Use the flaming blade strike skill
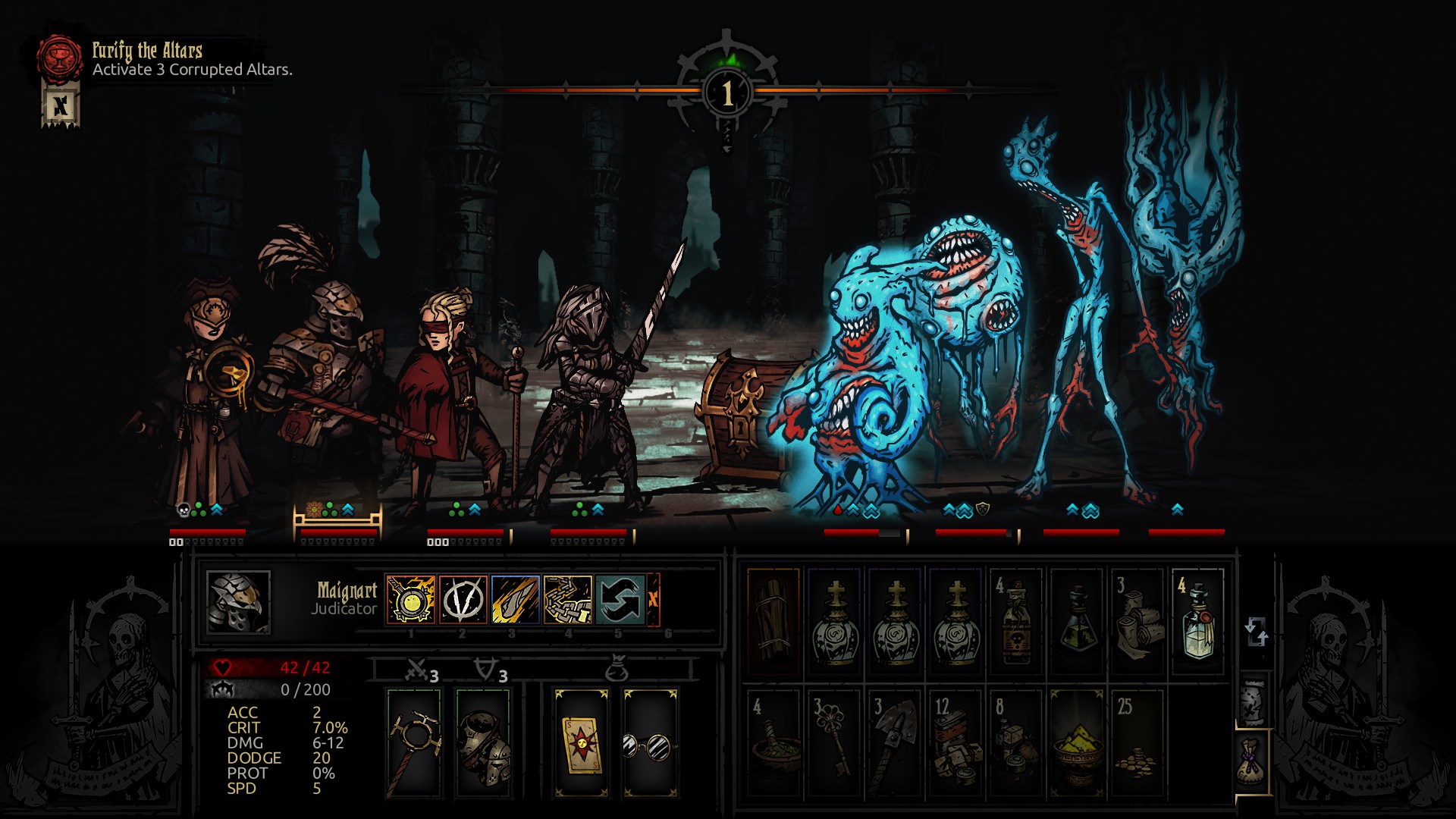Viewport: 1456px width, 819px height. click(x=515, y=599)
